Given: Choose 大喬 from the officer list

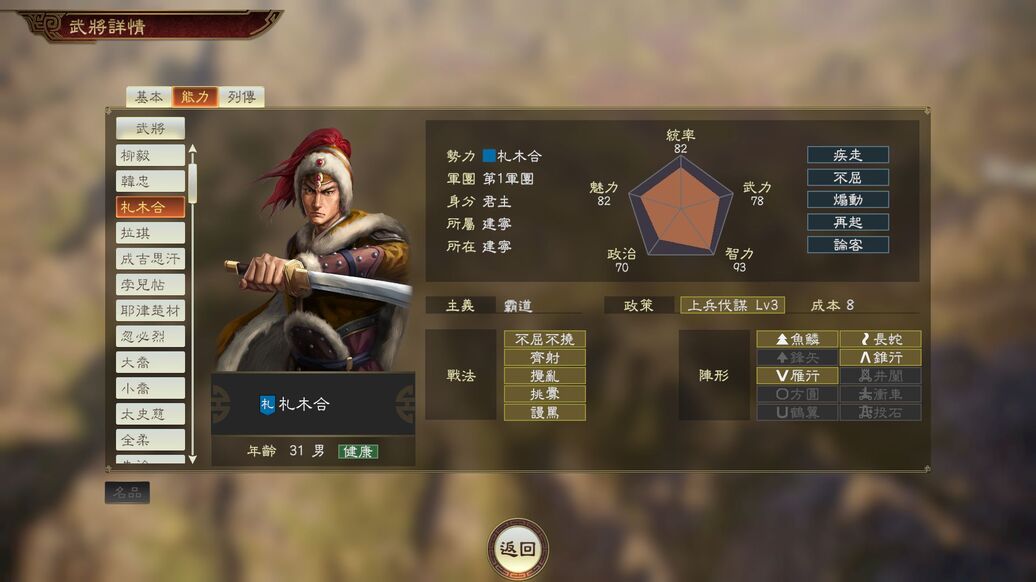Looking at the screenshot, I should coord(150,362).
